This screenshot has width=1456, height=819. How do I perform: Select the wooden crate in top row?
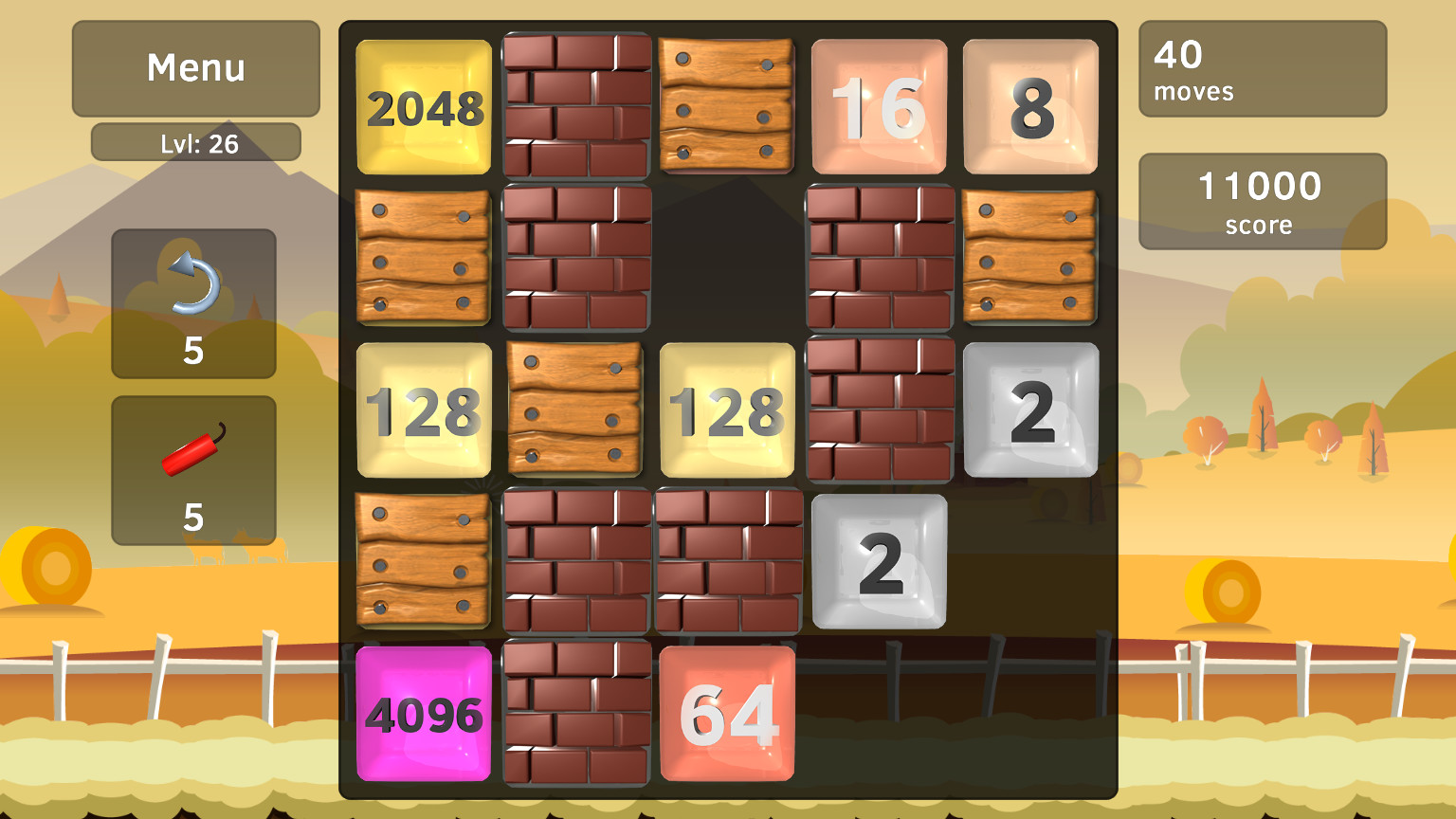tap(726, 107)
